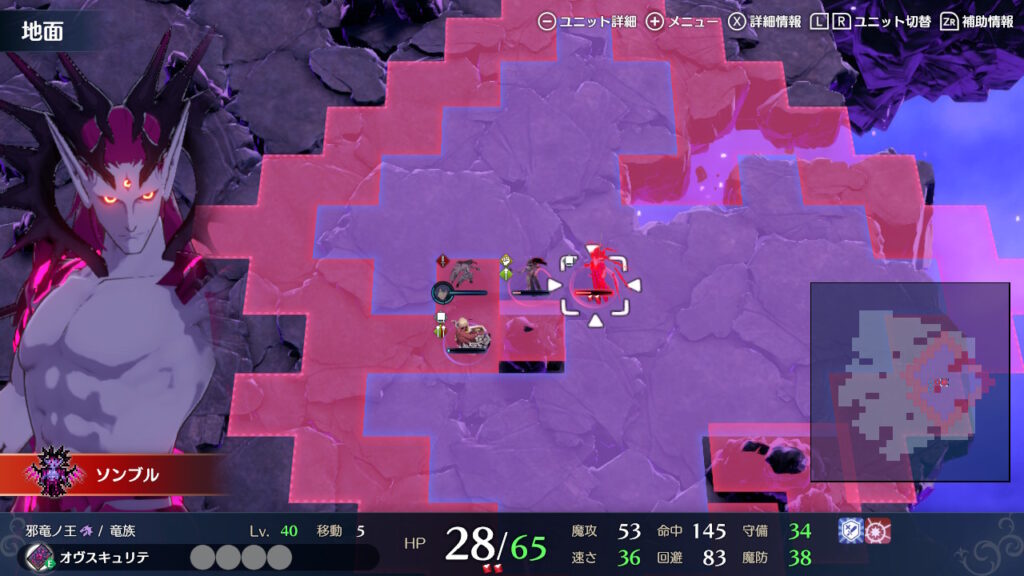Select the blonde mounted unit on the red tile
The image size is (1024, 576).
click(x=465, y=334)
